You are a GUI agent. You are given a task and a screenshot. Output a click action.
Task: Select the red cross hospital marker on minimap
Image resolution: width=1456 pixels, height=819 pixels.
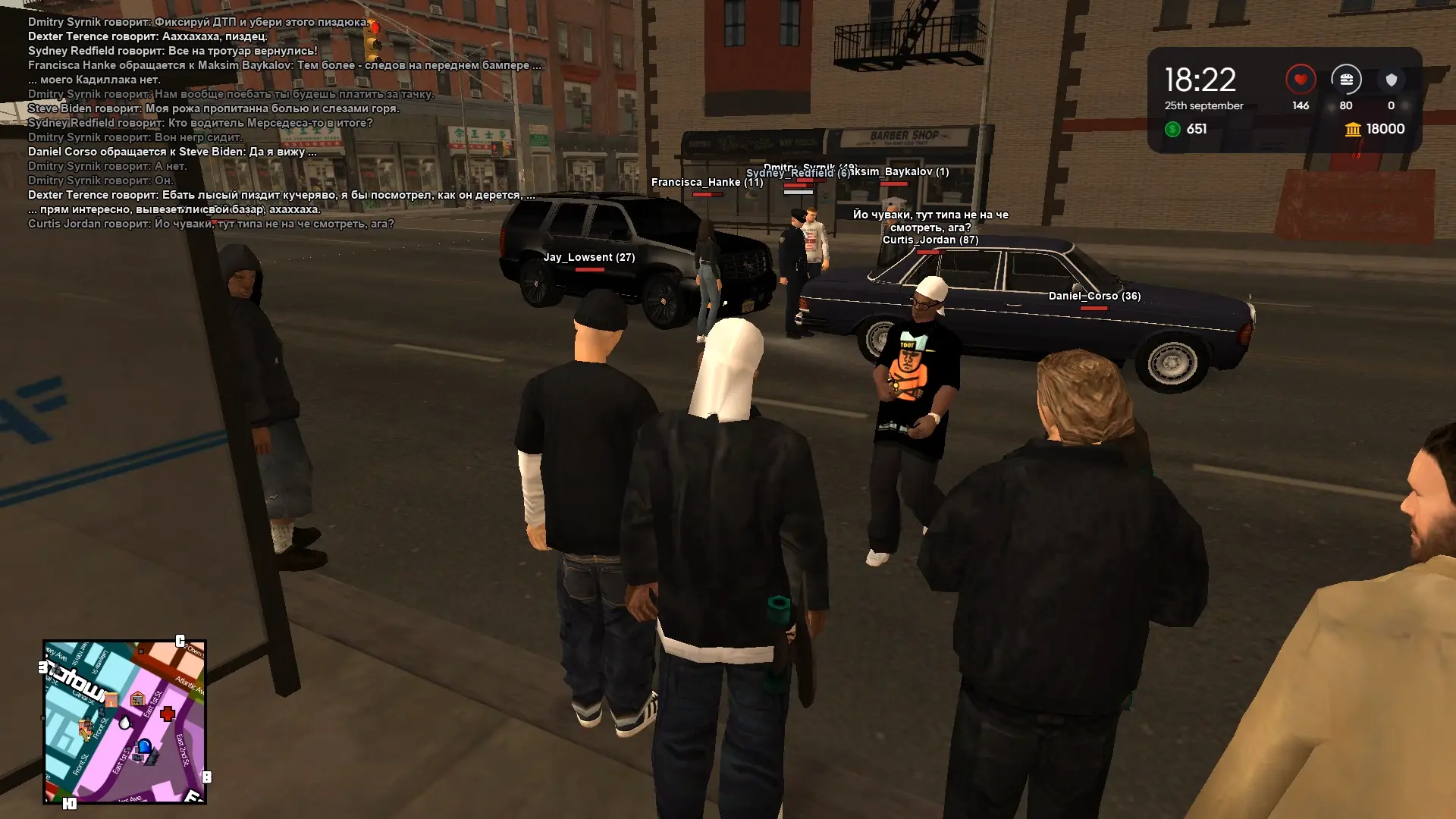pos(168,714)
